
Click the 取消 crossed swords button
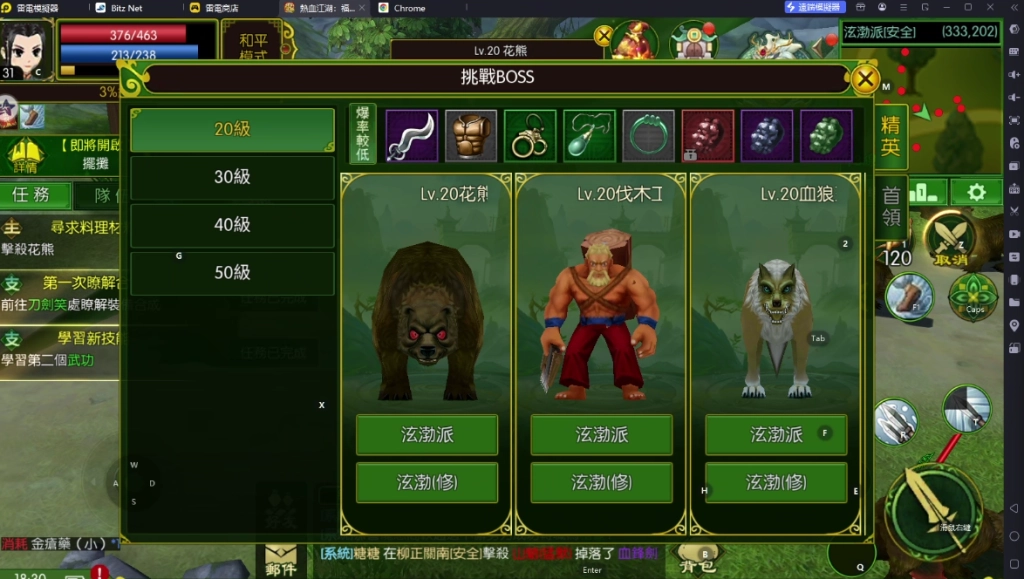pos(949,241)
